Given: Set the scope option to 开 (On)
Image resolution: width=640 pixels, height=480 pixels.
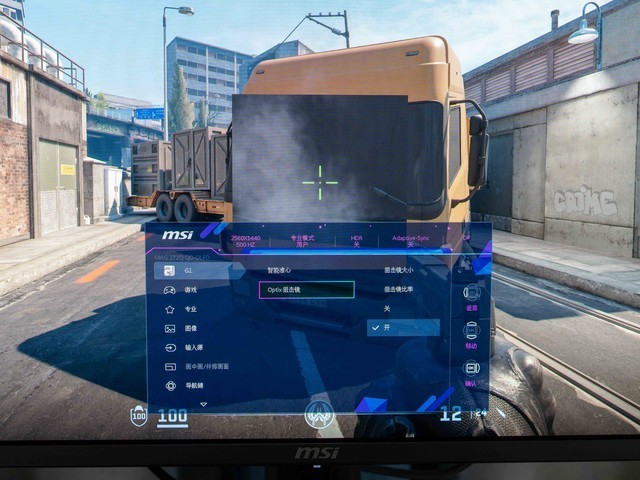Looking at the screenshot, I should coord(402,328).
